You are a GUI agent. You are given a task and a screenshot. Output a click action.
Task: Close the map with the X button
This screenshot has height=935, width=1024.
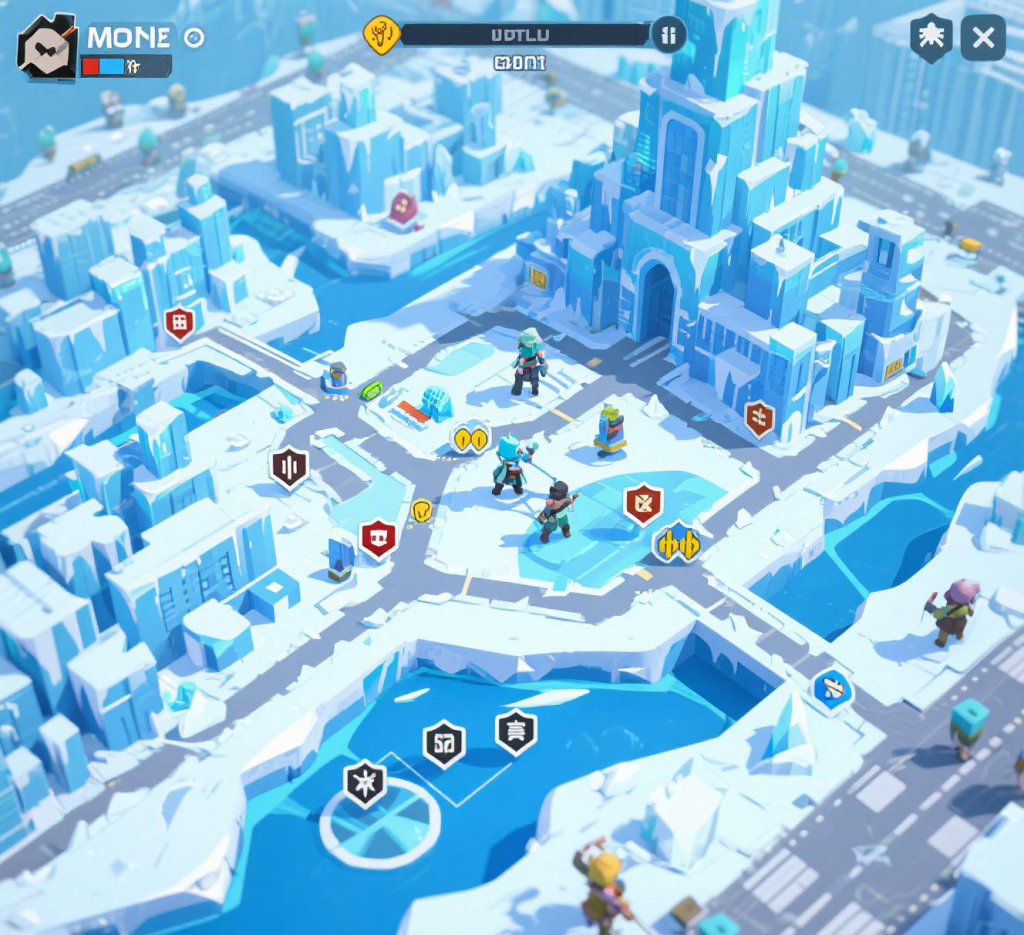(983, 38)
